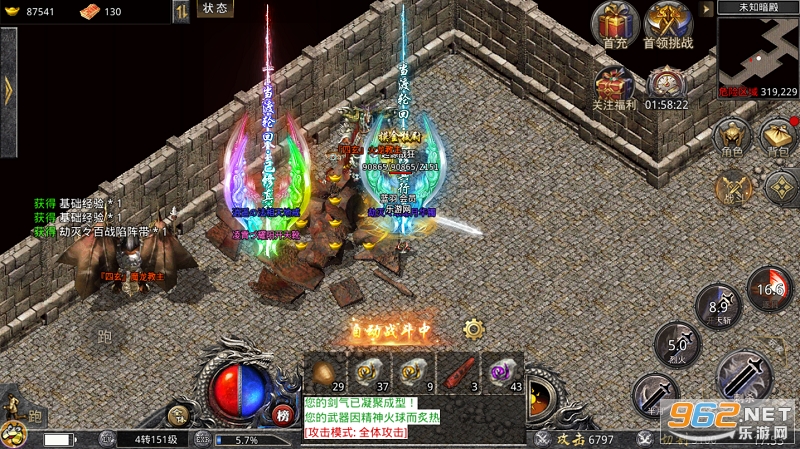Screen dimensions: 800x449
Task: Click the clock countdown timer icon
Action: click(x=665, y=84)
